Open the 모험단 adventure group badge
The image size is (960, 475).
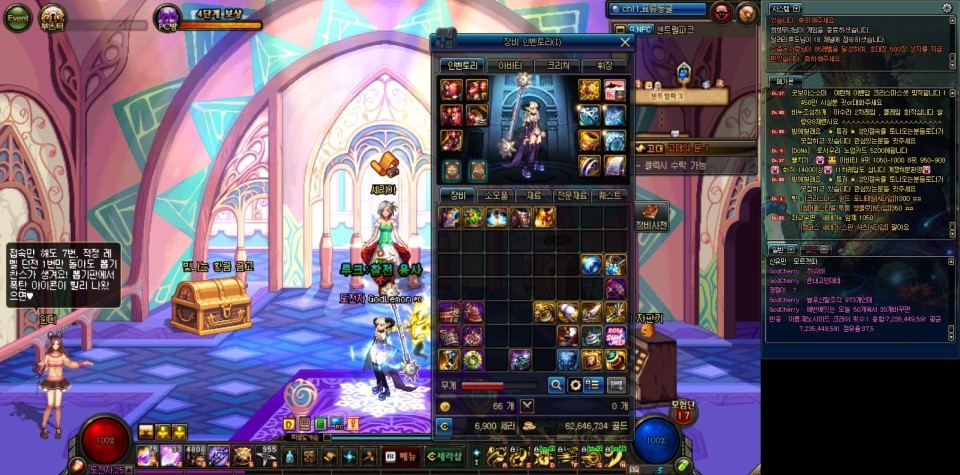(684, 411)
